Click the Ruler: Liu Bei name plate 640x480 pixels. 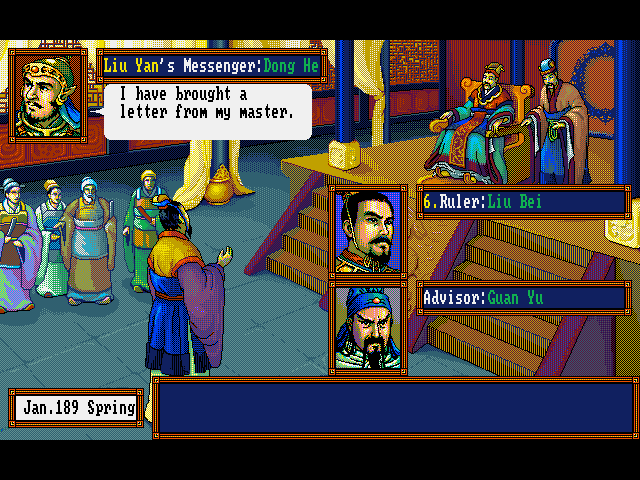523,202
